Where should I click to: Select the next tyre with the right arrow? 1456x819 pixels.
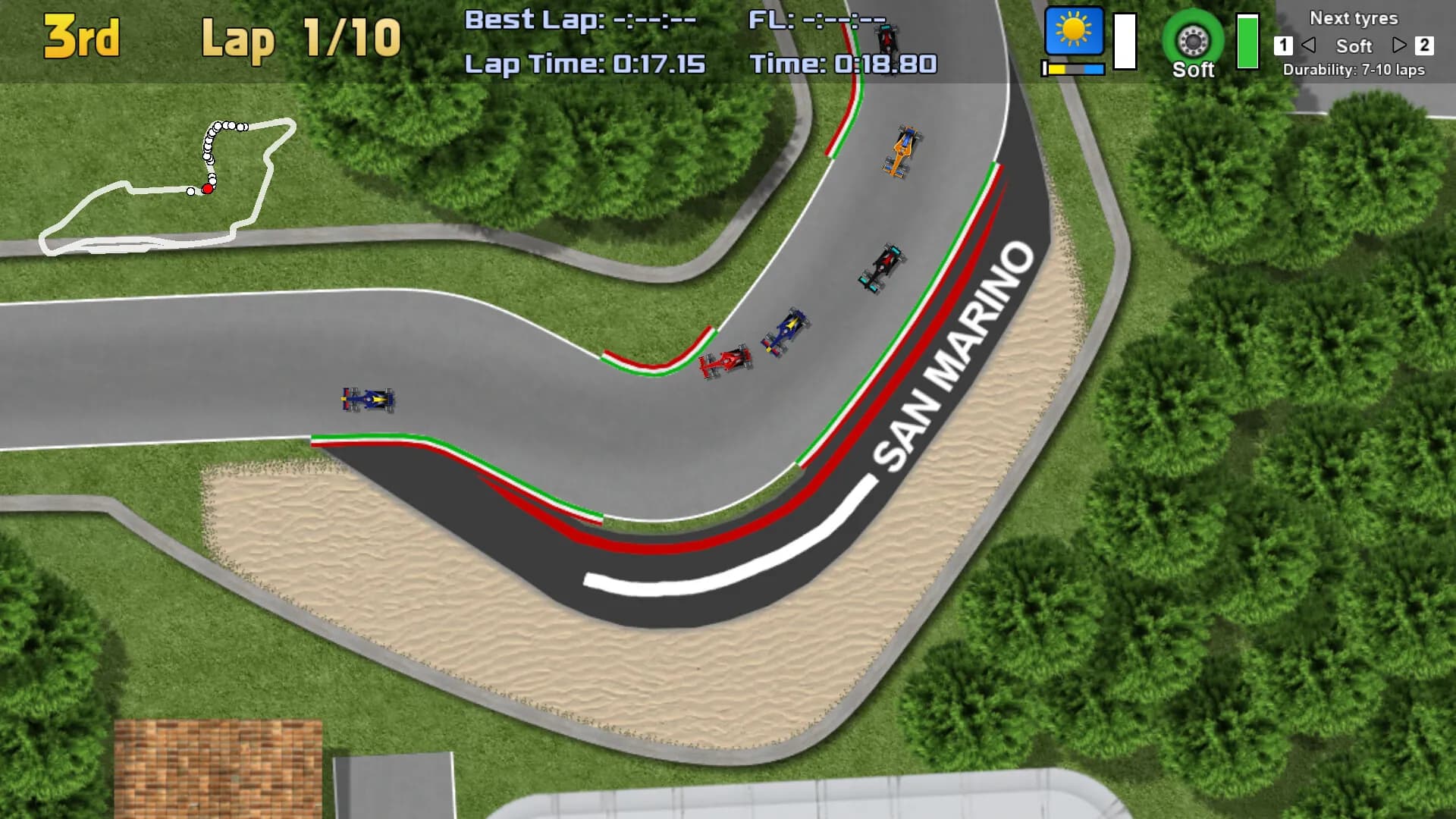tap(1399, 45)
